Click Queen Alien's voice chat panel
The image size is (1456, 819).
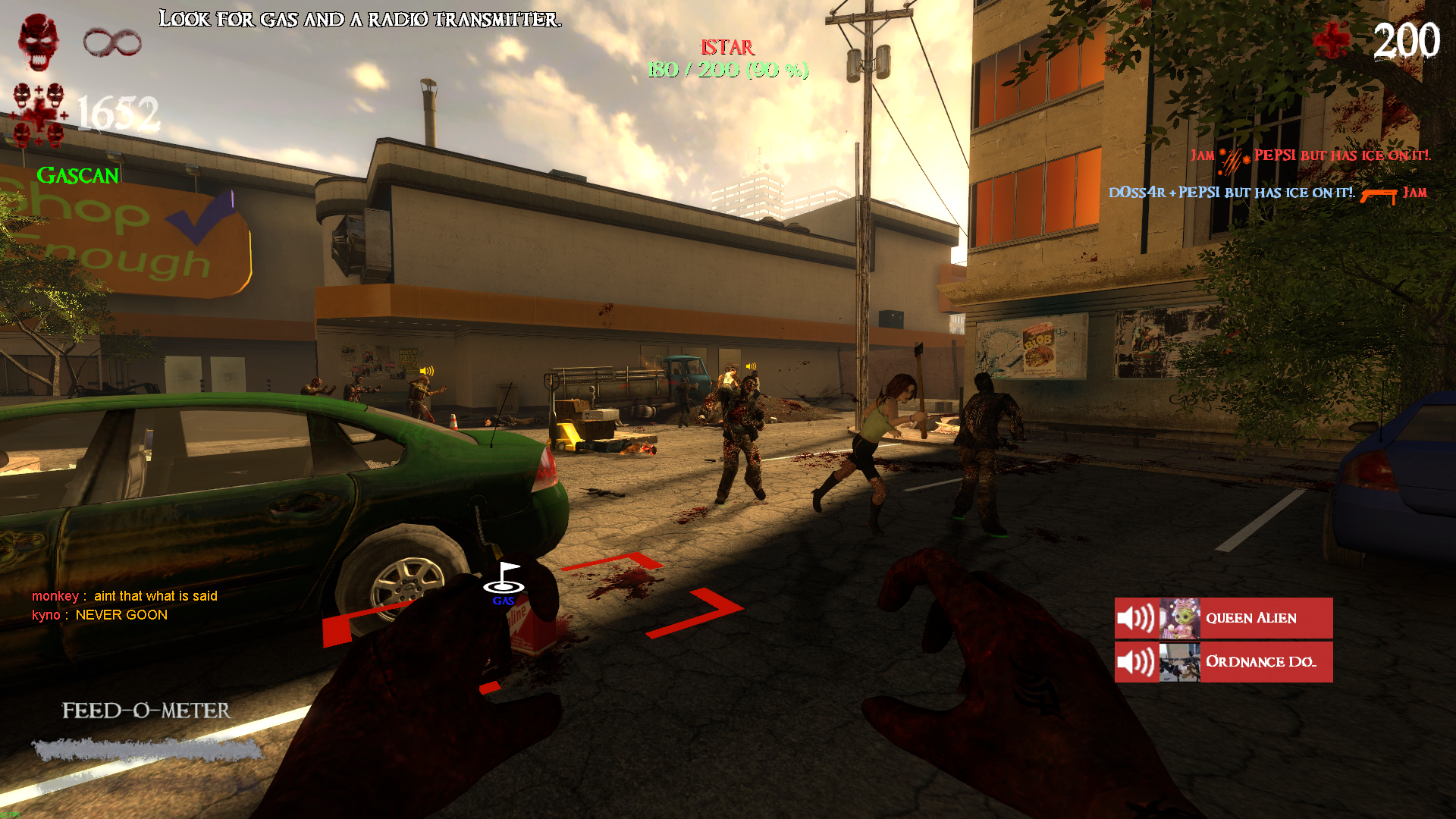tap(1223, 618)
